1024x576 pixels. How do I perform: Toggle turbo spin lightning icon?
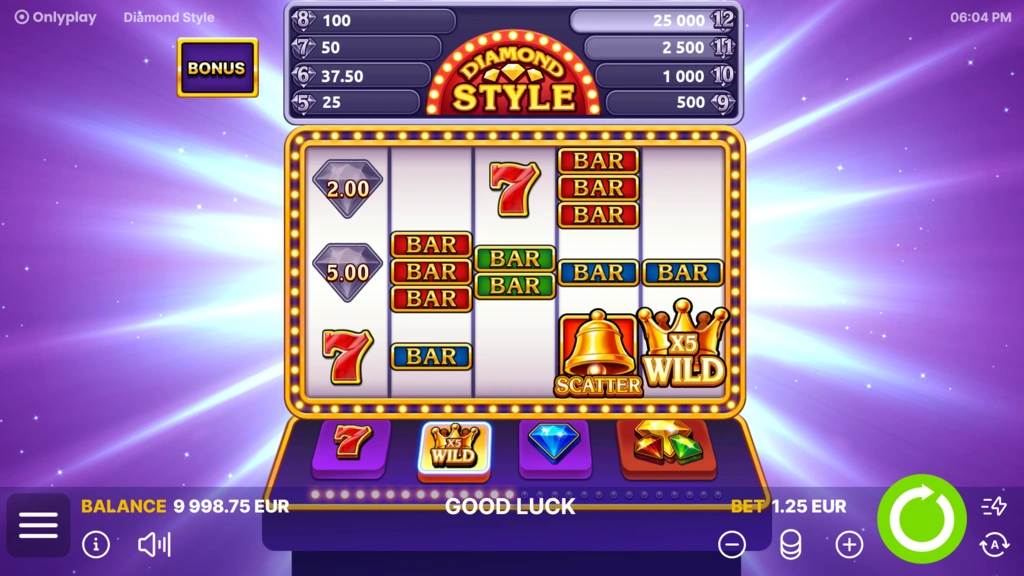994,506
